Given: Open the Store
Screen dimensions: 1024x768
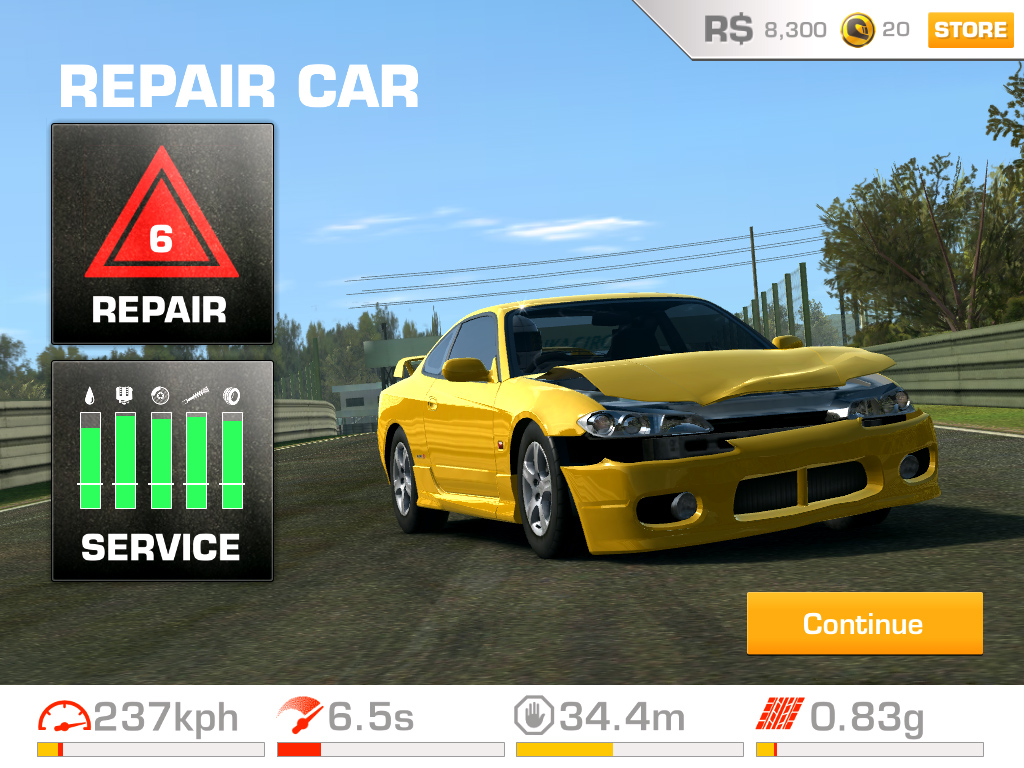Looking at the screenshot, I should [969, 30].
